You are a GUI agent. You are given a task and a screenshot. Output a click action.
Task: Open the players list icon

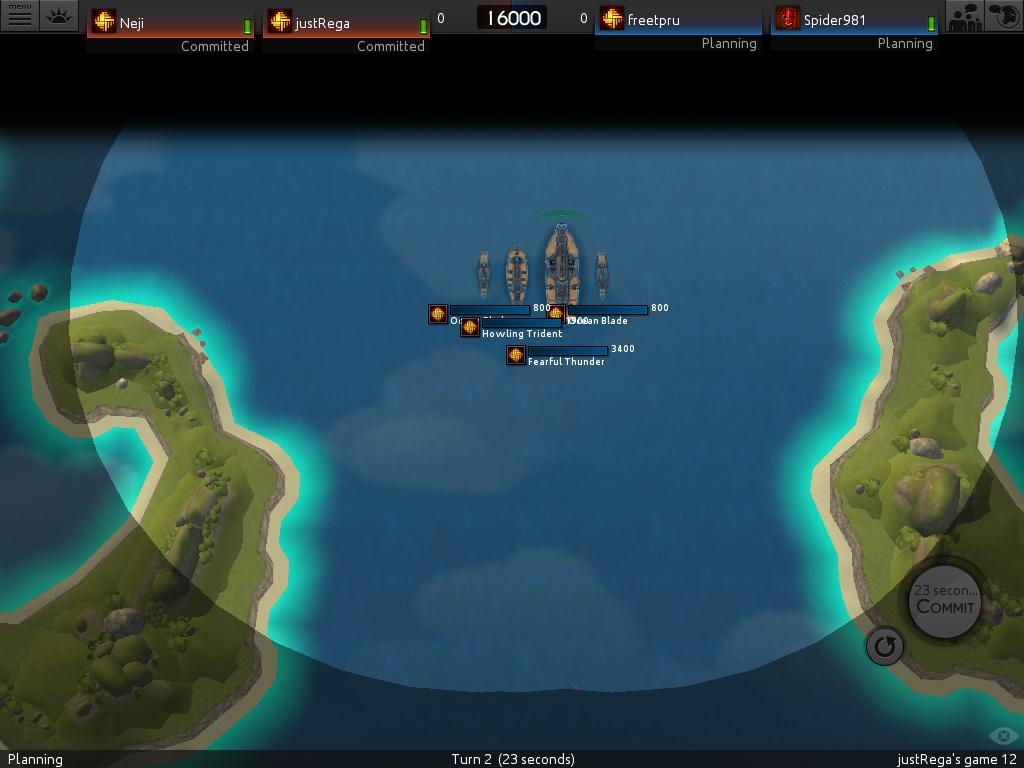(965, 17)
